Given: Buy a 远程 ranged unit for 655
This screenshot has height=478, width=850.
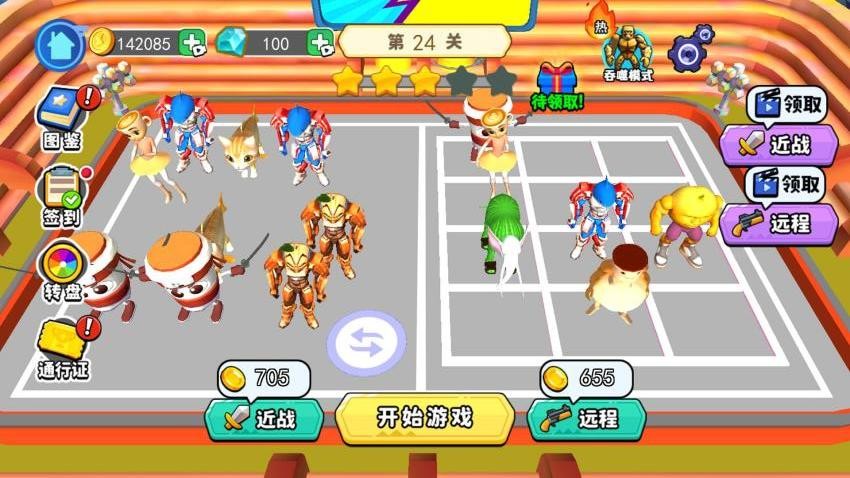Looking at the screenshot, I should tap(586, 418).
